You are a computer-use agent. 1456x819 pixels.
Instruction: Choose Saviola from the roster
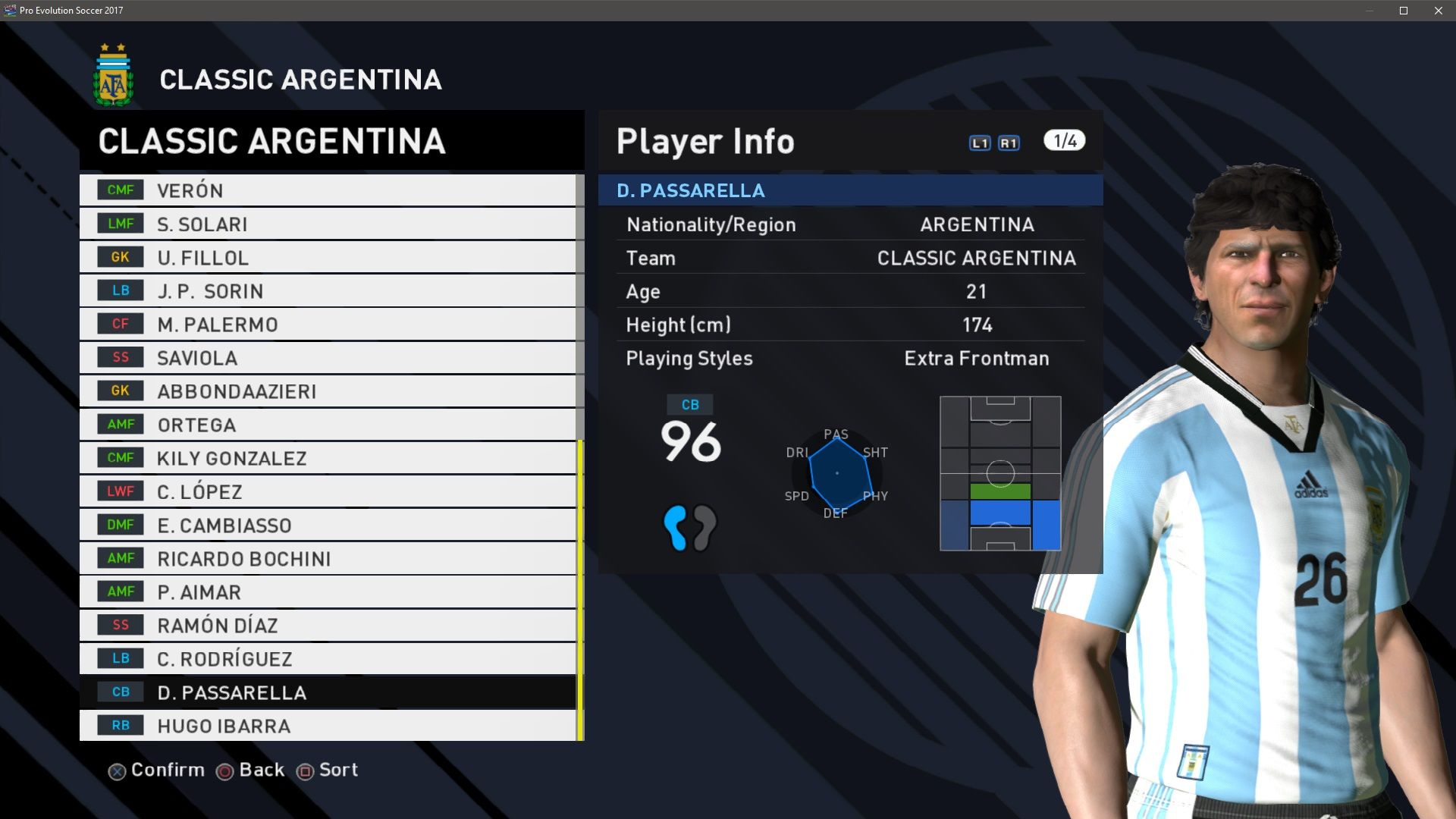coord(328,357)
